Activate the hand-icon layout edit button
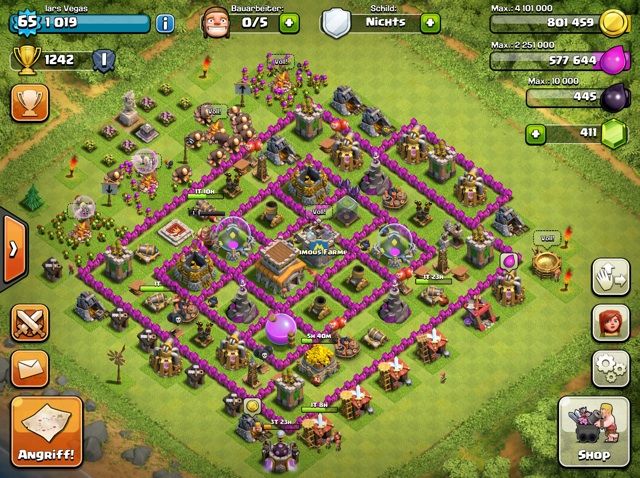Screen dimensions: 640x478 click(608, 277)
